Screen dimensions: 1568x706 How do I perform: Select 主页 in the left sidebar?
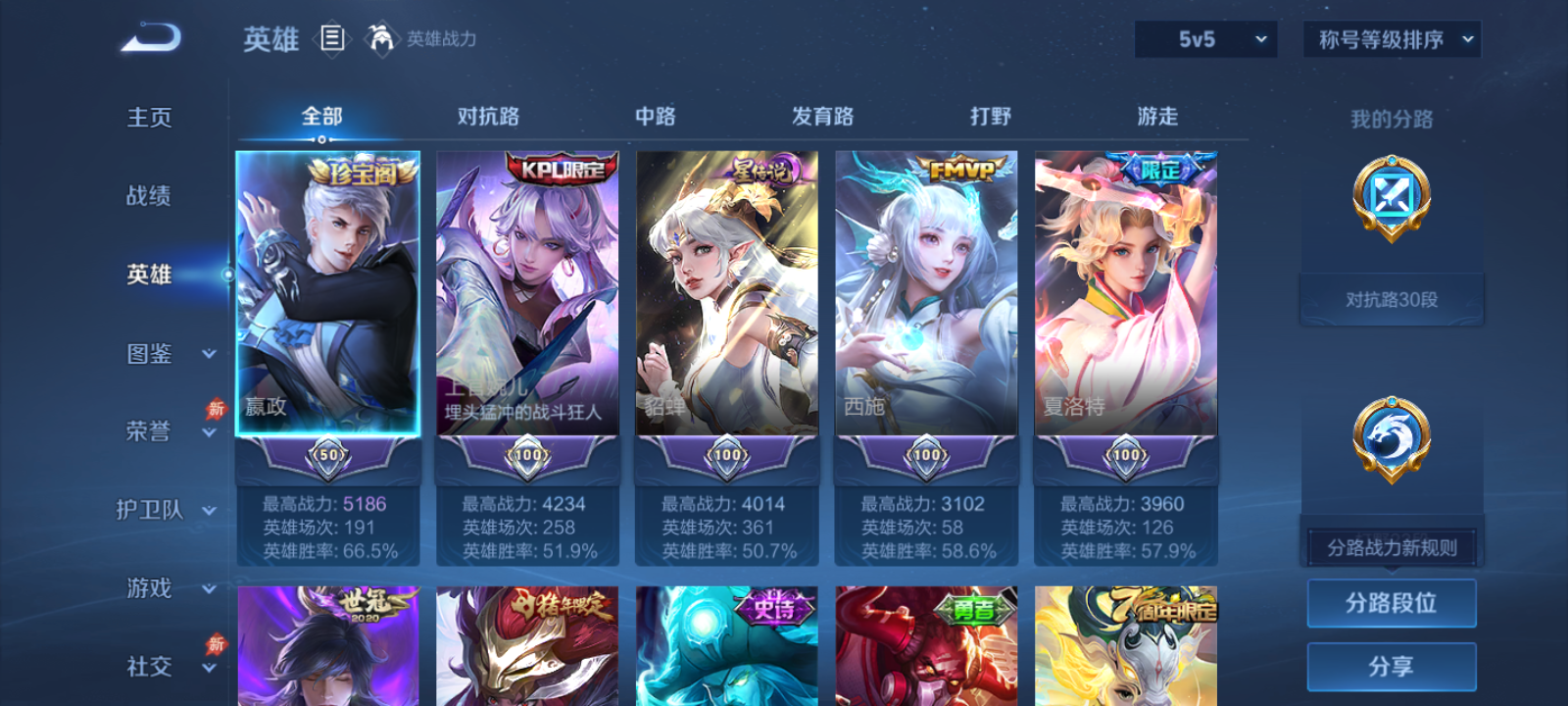(147, 118)
